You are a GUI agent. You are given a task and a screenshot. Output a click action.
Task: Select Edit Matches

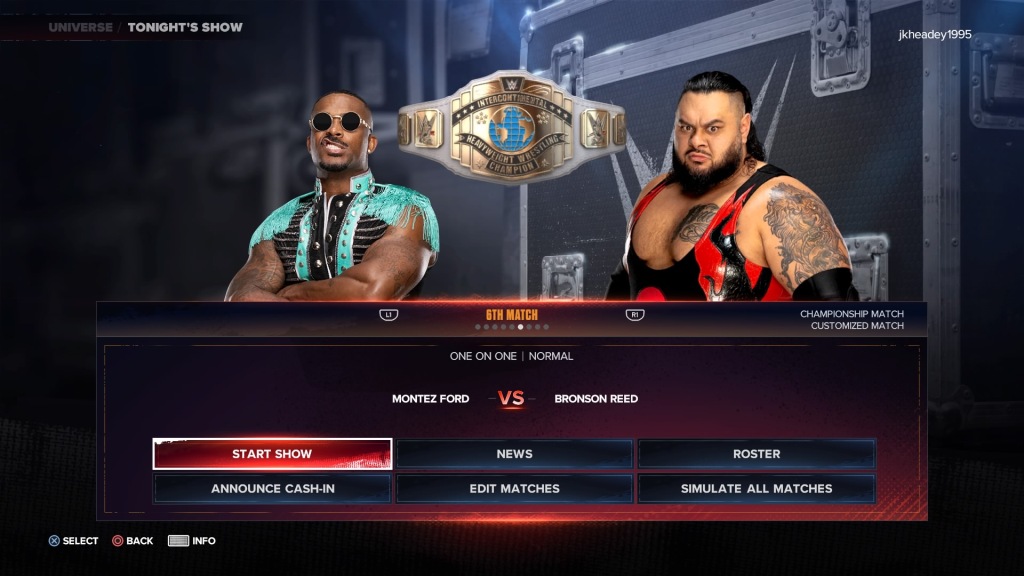click(x=514, y=489)
